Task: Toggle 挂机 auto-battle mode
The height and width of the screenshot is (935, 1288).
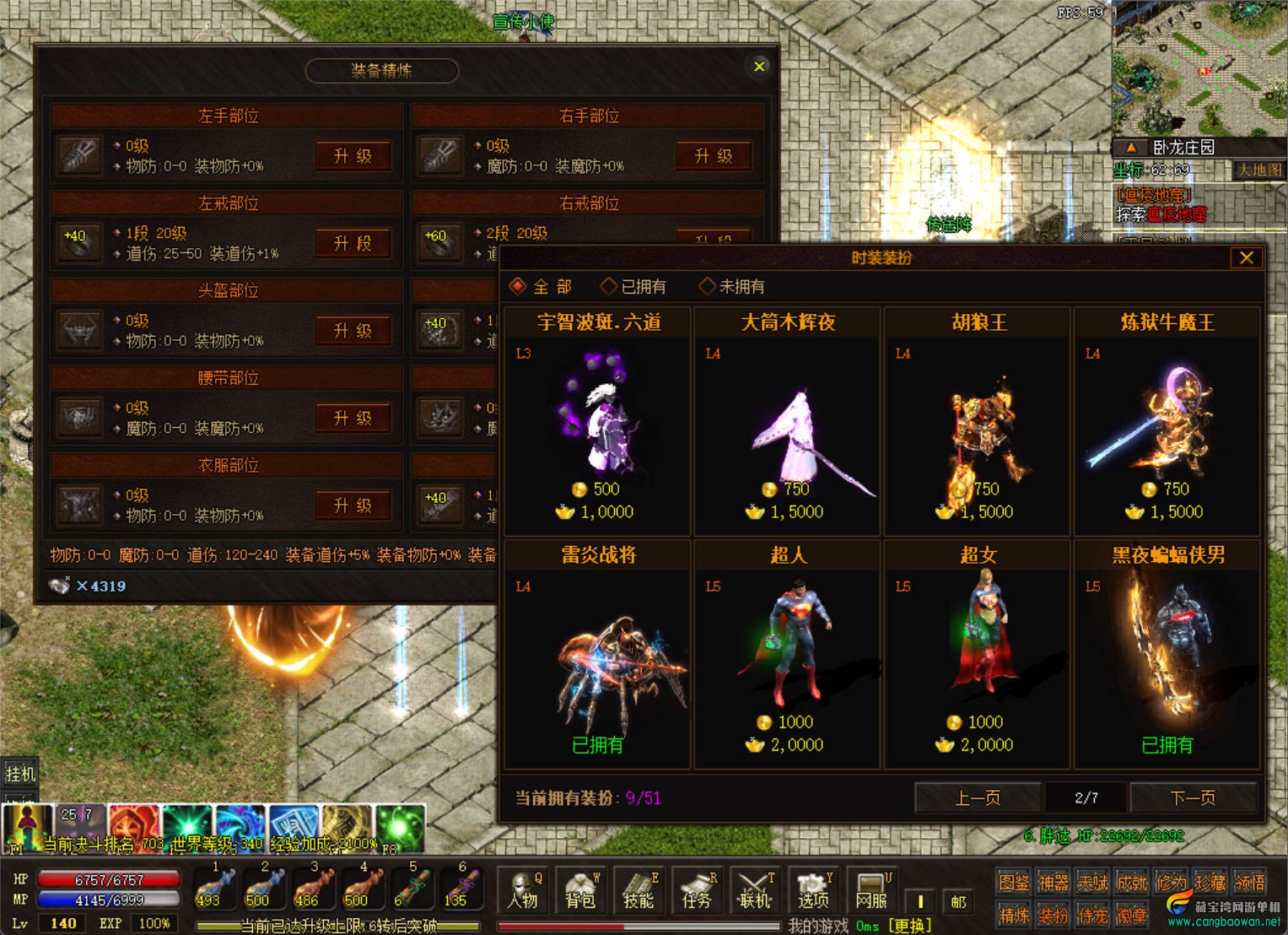Action: 20,773
